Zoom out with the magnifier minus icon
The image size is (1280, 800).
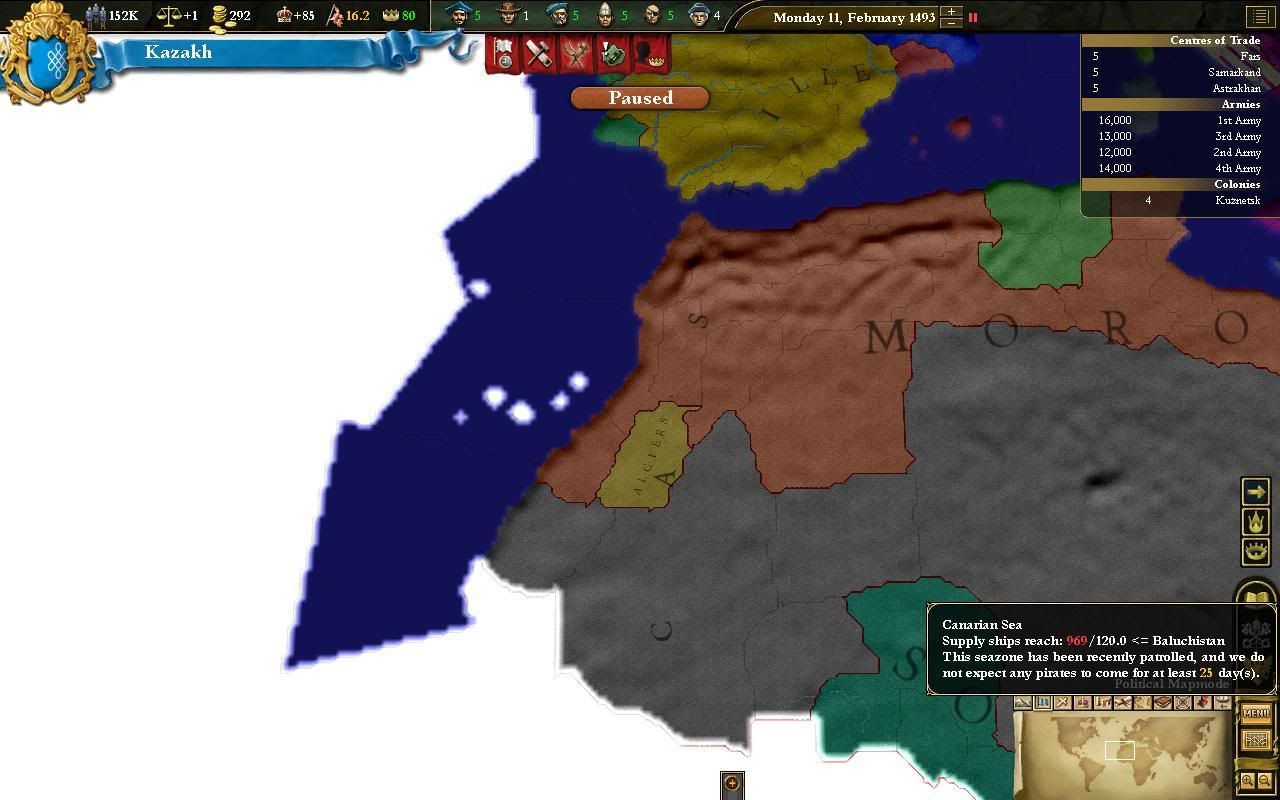pos(1265,782)
